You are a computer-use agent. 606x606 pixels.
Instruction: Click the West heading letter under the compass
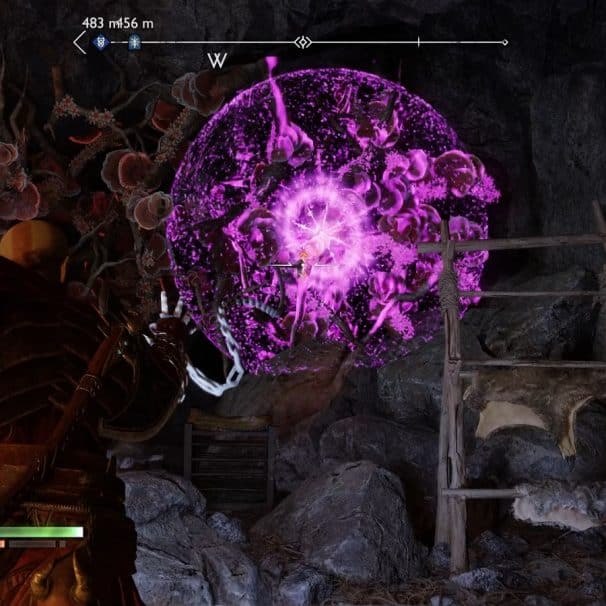click(x=217, y=60)
